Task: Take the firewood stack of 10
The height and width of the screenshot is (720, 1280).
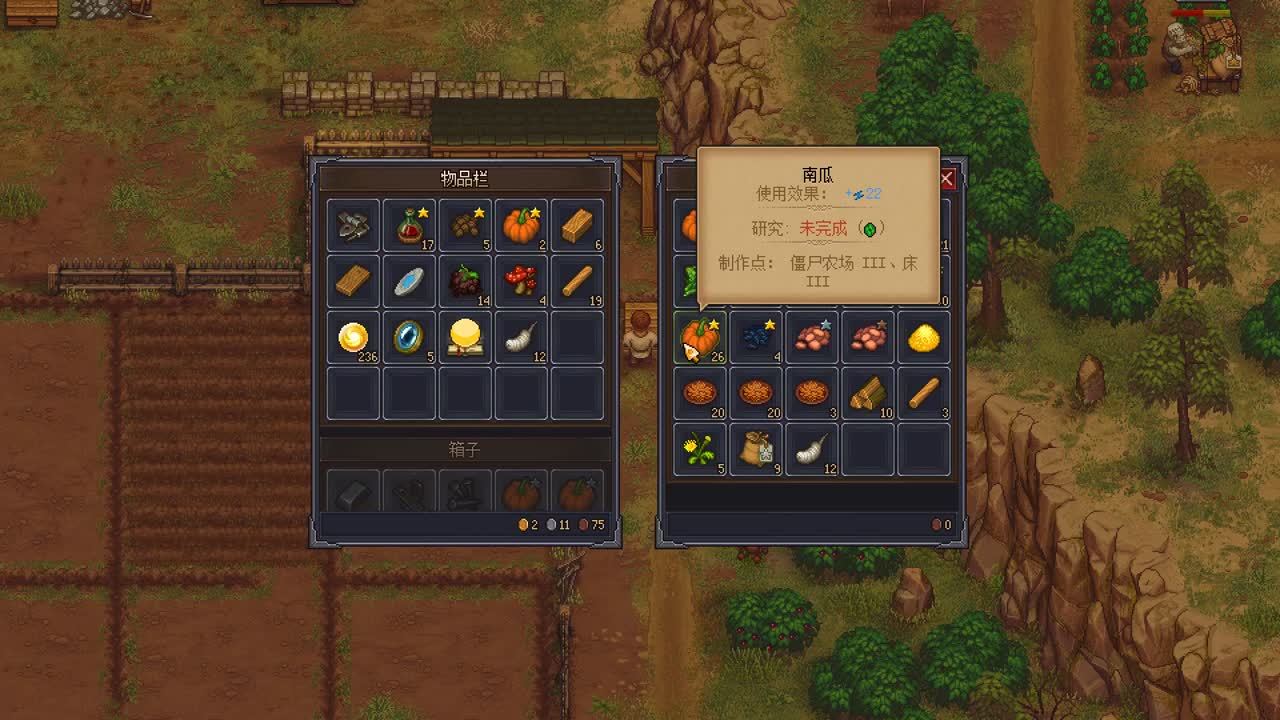Action: coord(868,393)
